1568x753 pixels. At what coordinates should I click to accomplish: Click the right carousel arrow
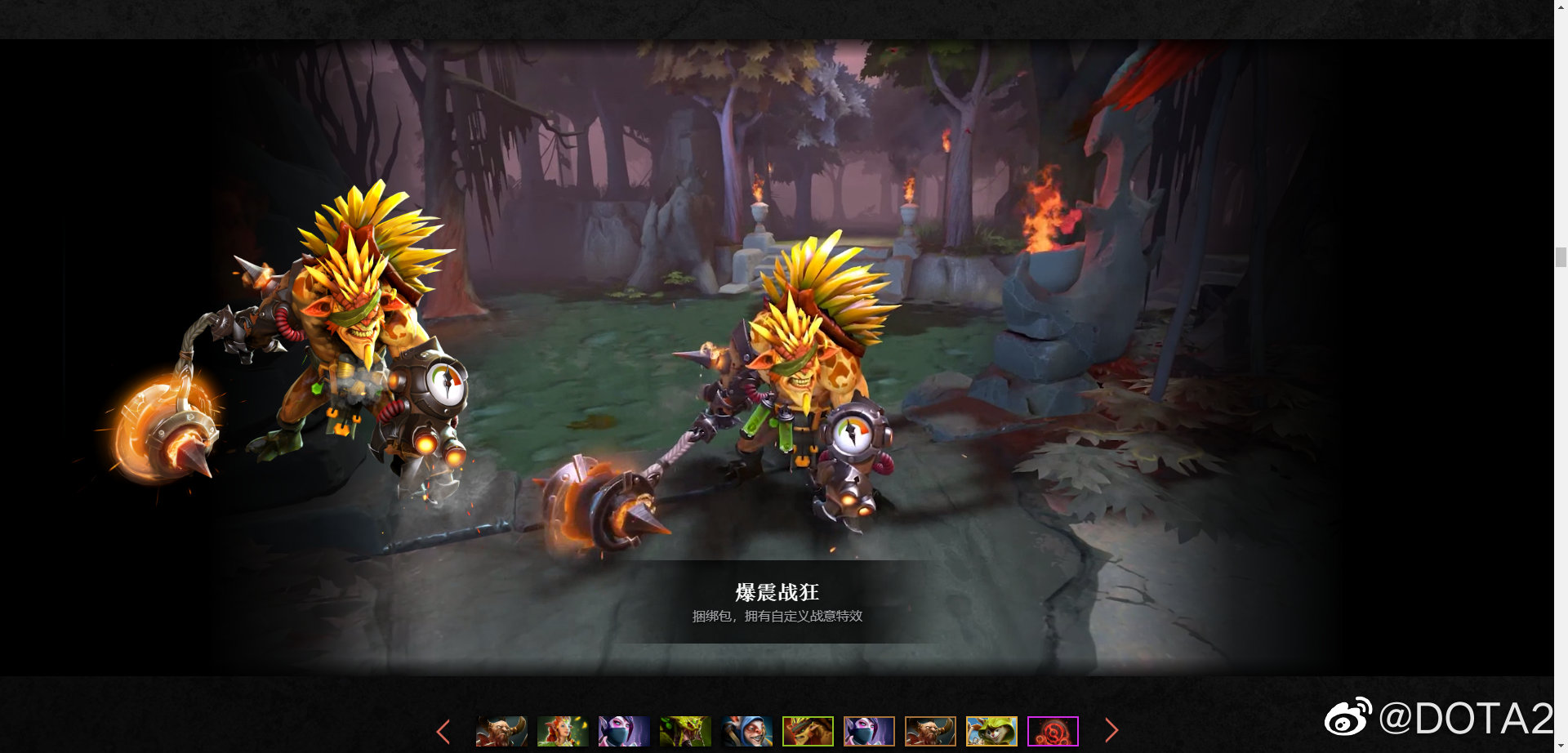[x=1112, y=730]
